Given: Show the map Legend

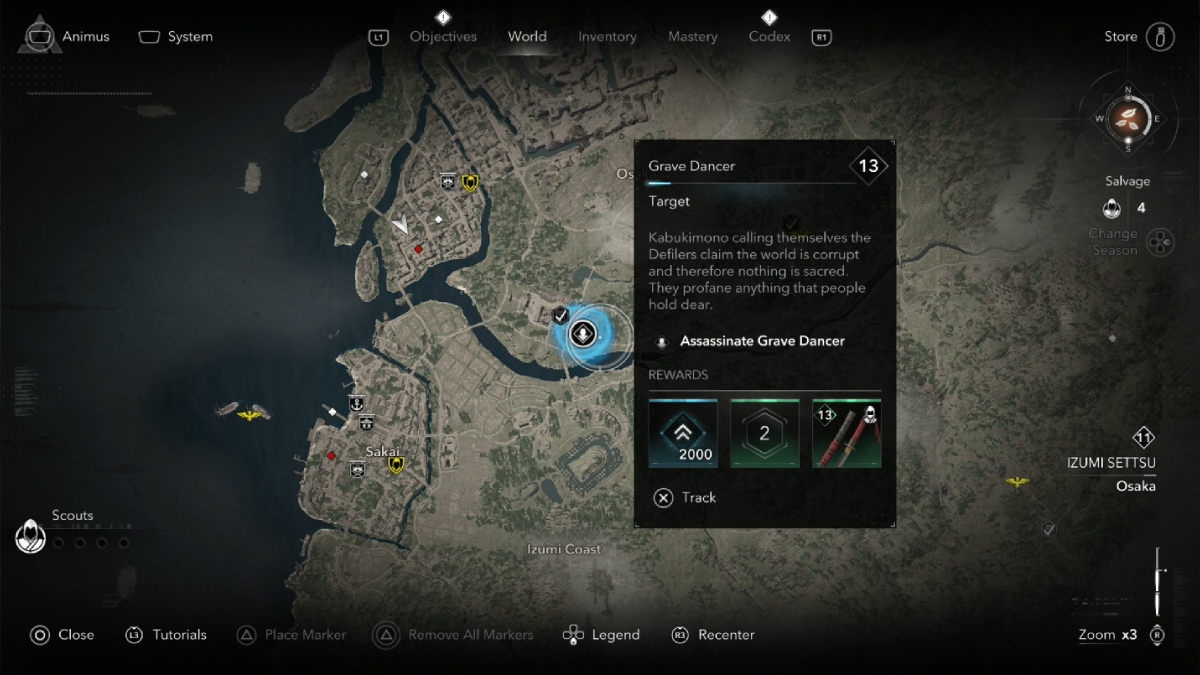Looking at the screenshot, I should point(602,635).
